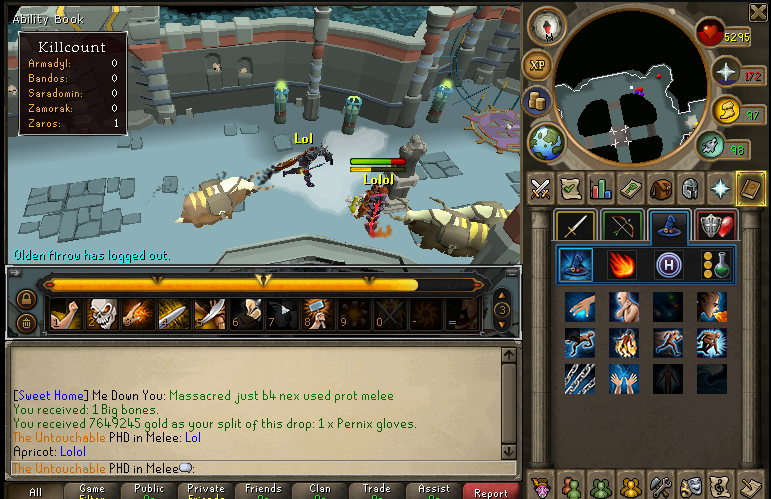
Task: Click the red Report button
Action: tap(491, 492)
